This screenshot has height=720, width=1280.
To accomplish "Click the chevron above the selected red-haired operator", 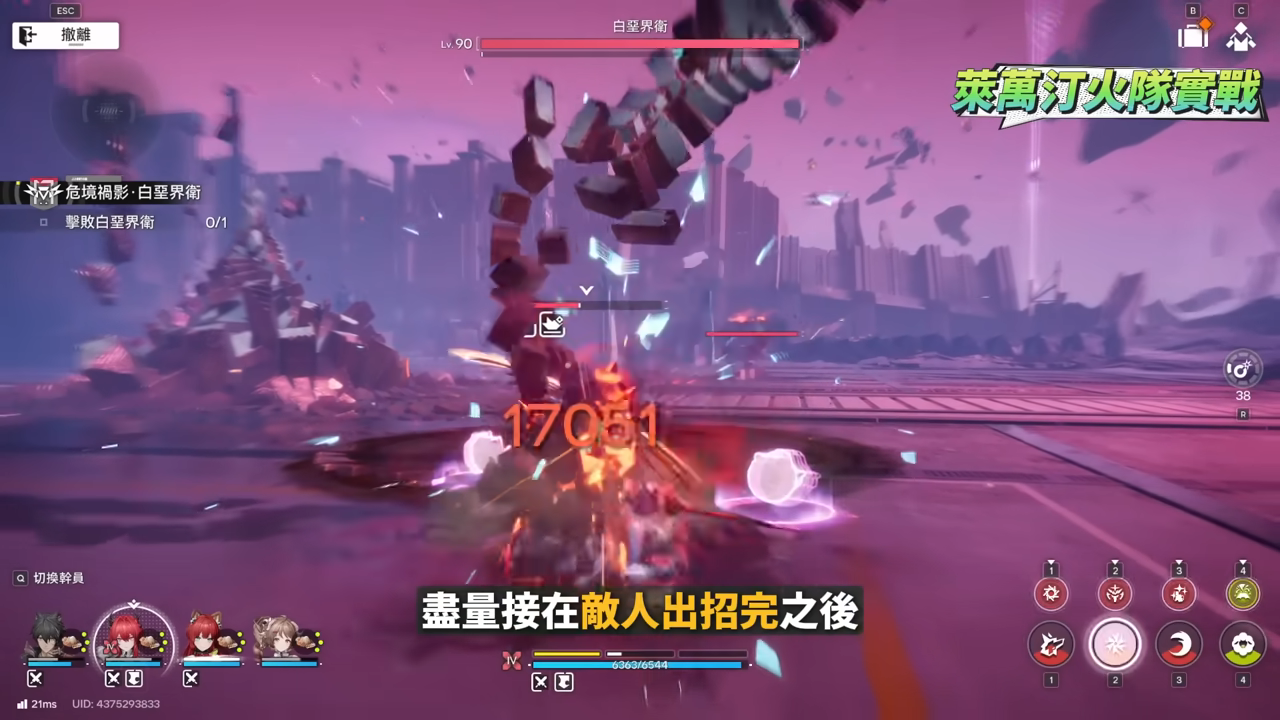I will click(x=133, y=604).
